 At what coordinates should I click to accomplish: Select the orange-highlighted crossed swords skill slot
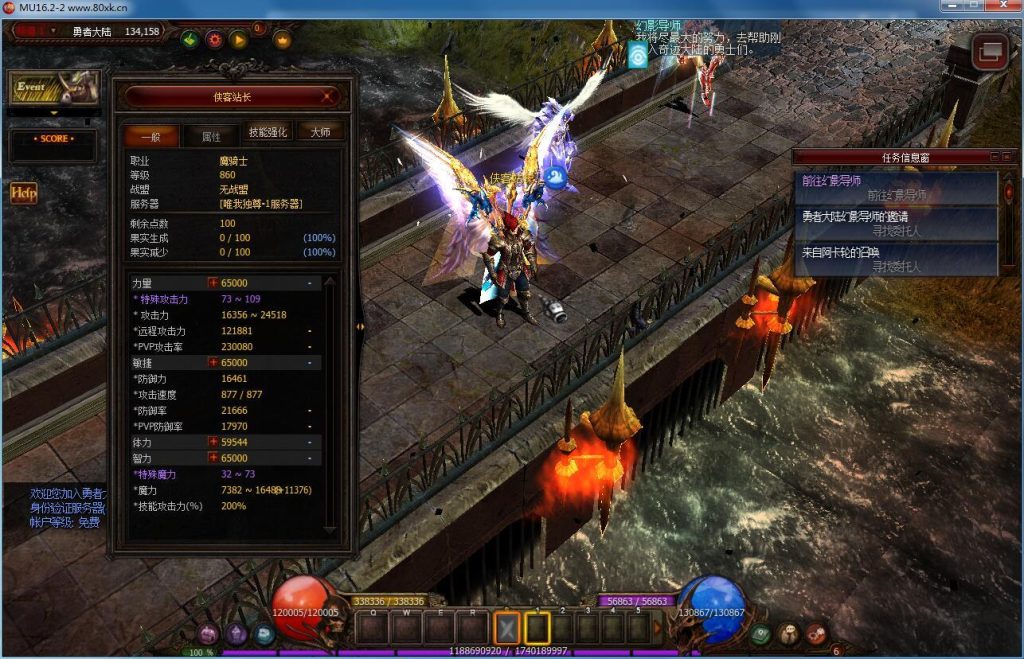click(x=507, y=627)
